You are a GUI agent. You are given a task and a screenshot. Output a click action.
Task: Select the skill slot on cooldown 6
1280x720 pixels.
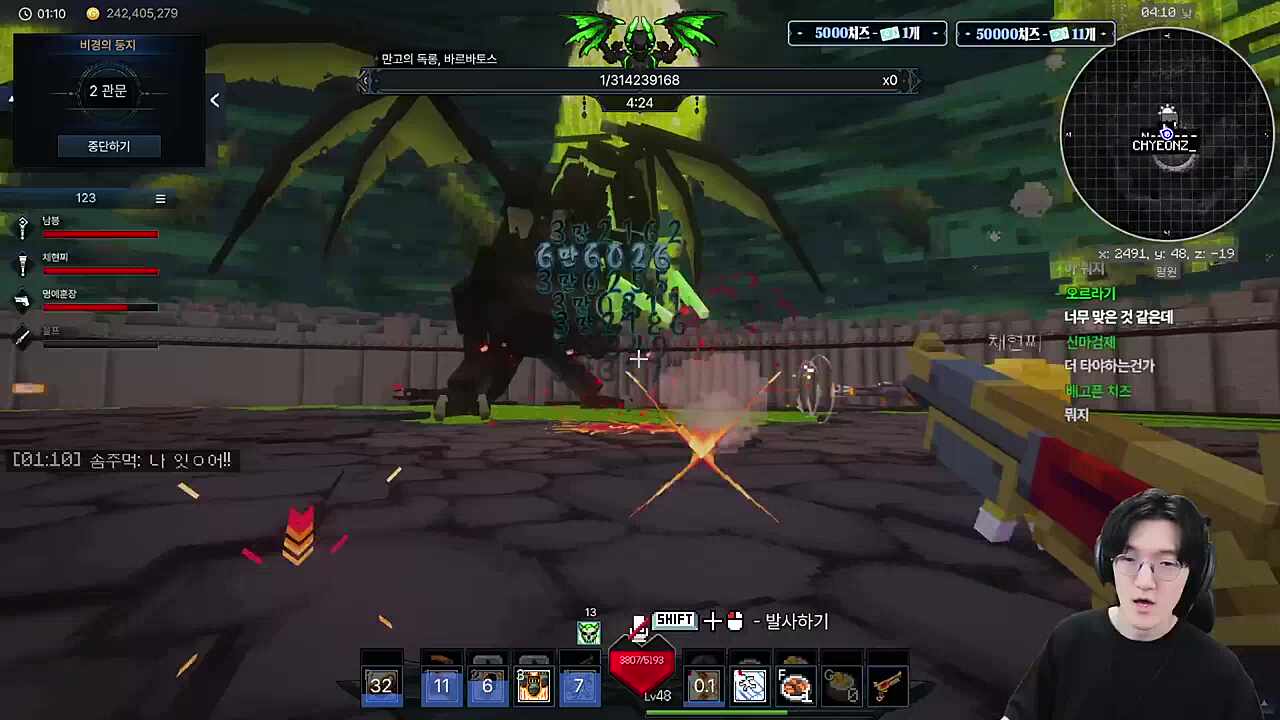coord(487,685)
